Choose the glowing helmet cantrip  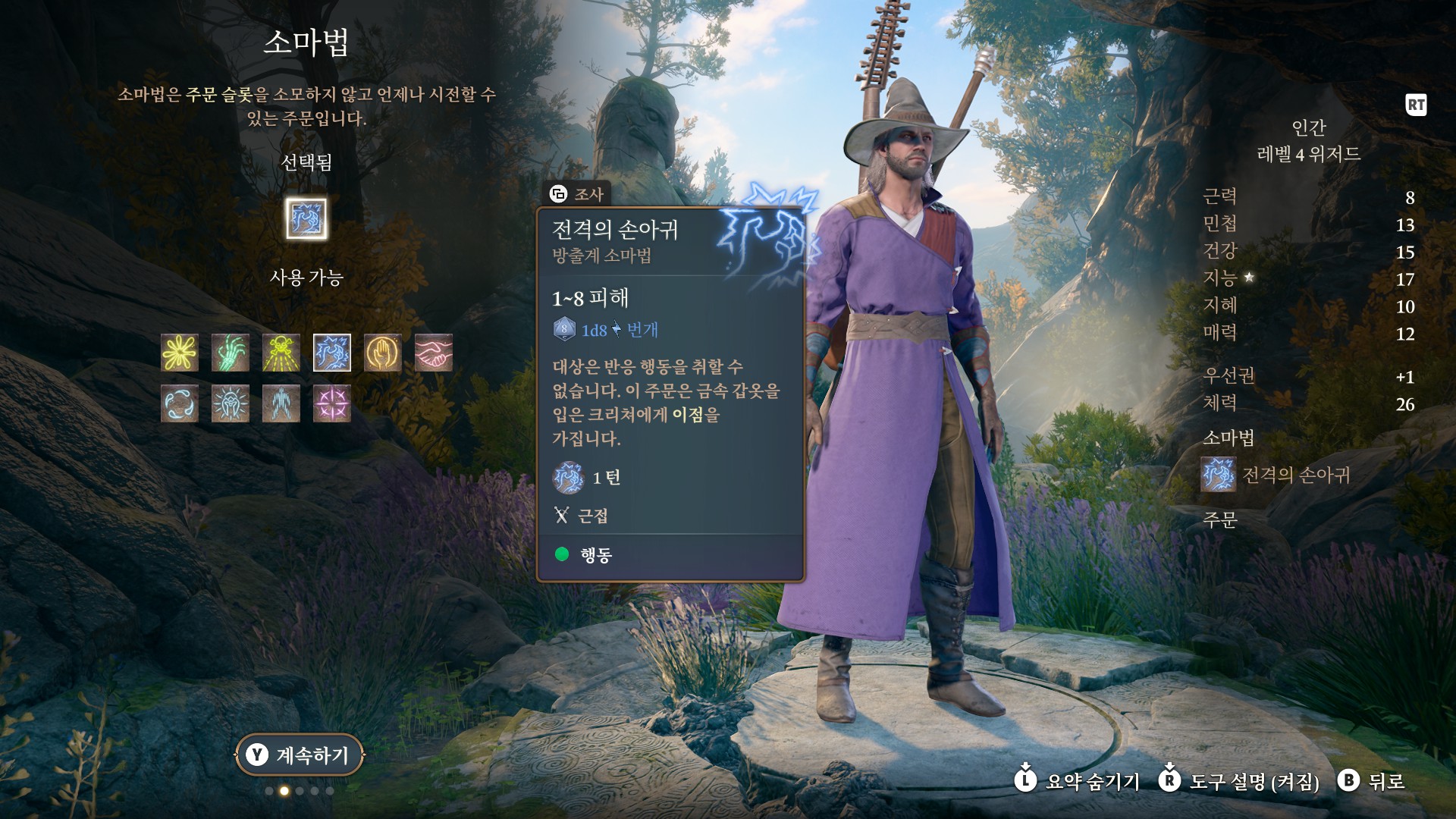point(231,403)
